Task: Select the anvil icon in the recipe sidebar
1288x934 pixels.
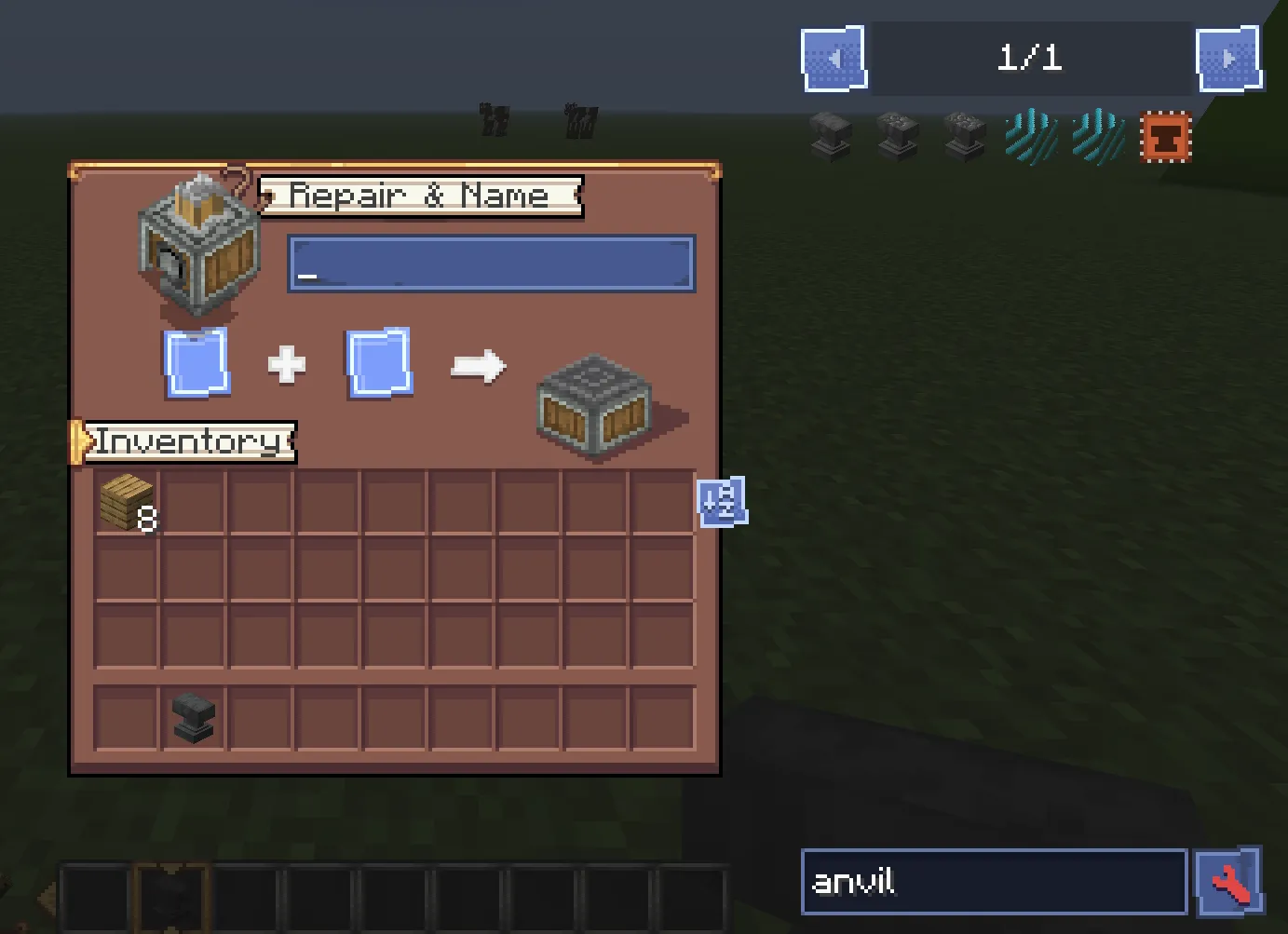Action: tap(832, 137)
